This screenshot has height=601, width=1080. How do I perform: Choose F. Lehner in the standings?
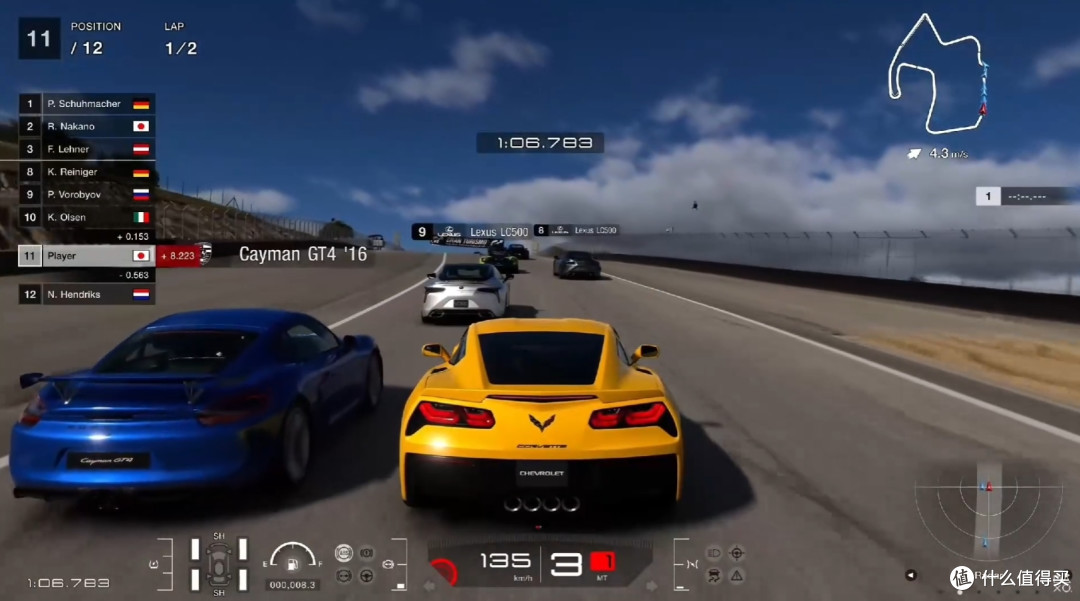[x=87, y=149]
